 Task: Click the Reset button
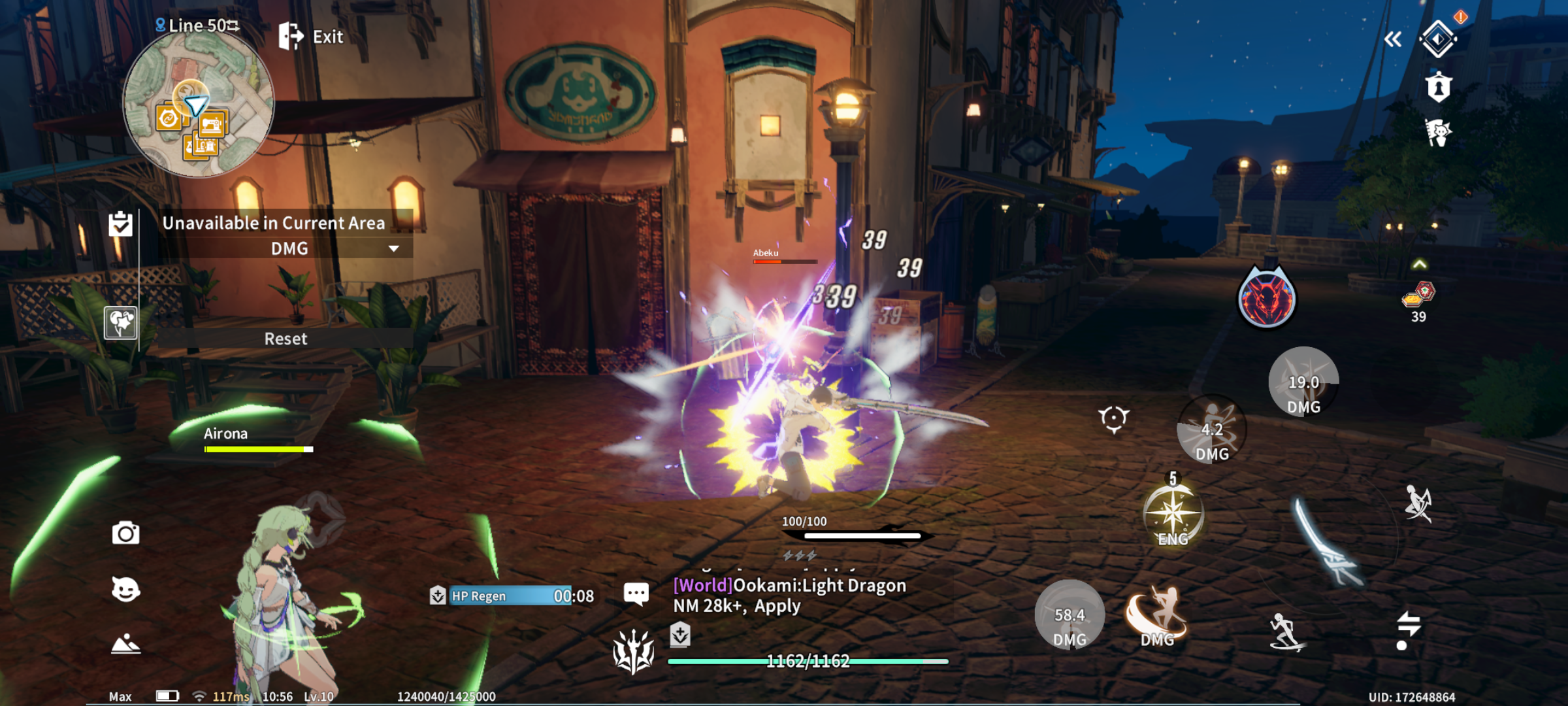286,339
